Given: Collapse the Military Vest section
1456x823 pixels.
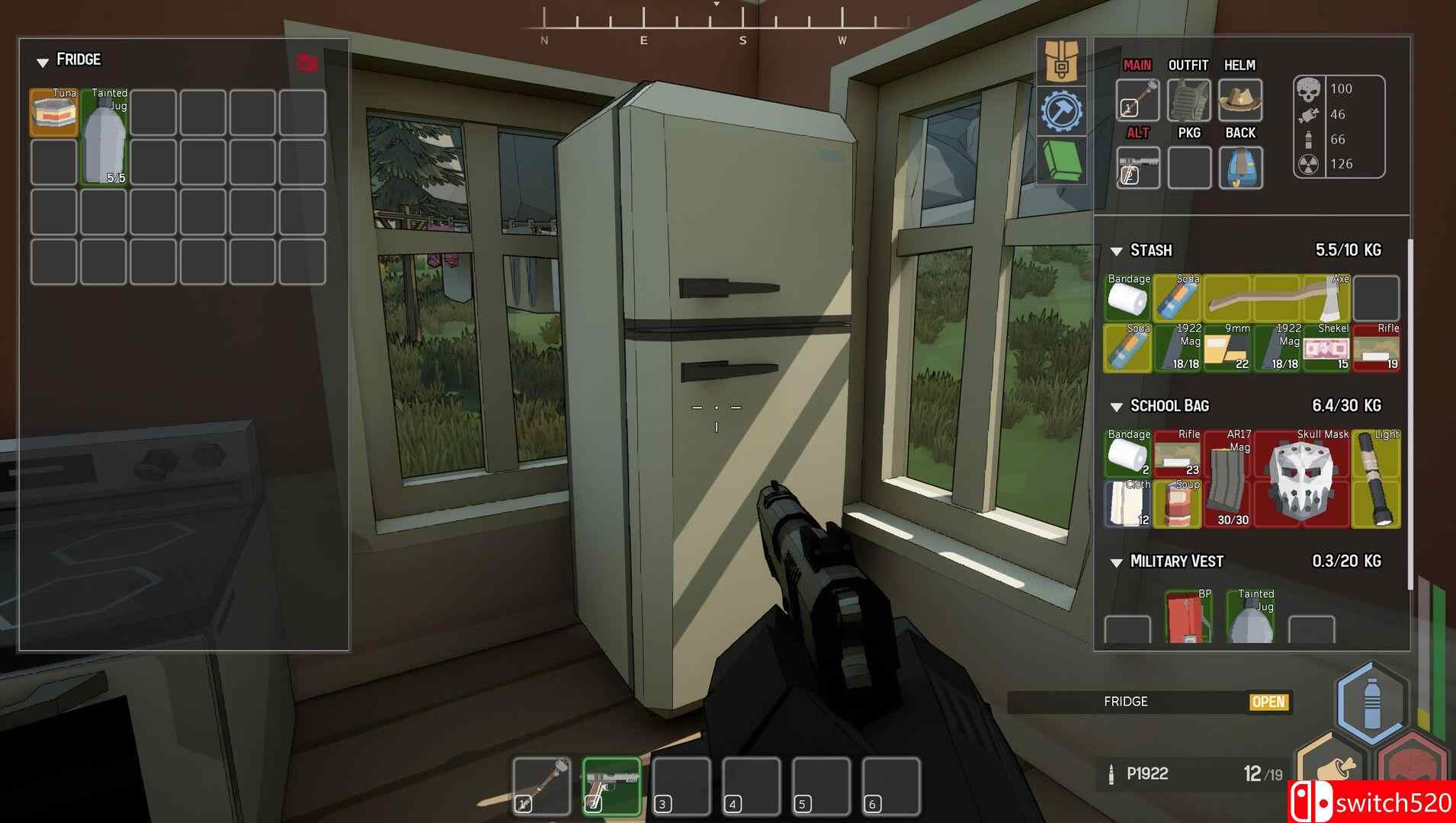Looking at the screenshot, I should 1115,562.
